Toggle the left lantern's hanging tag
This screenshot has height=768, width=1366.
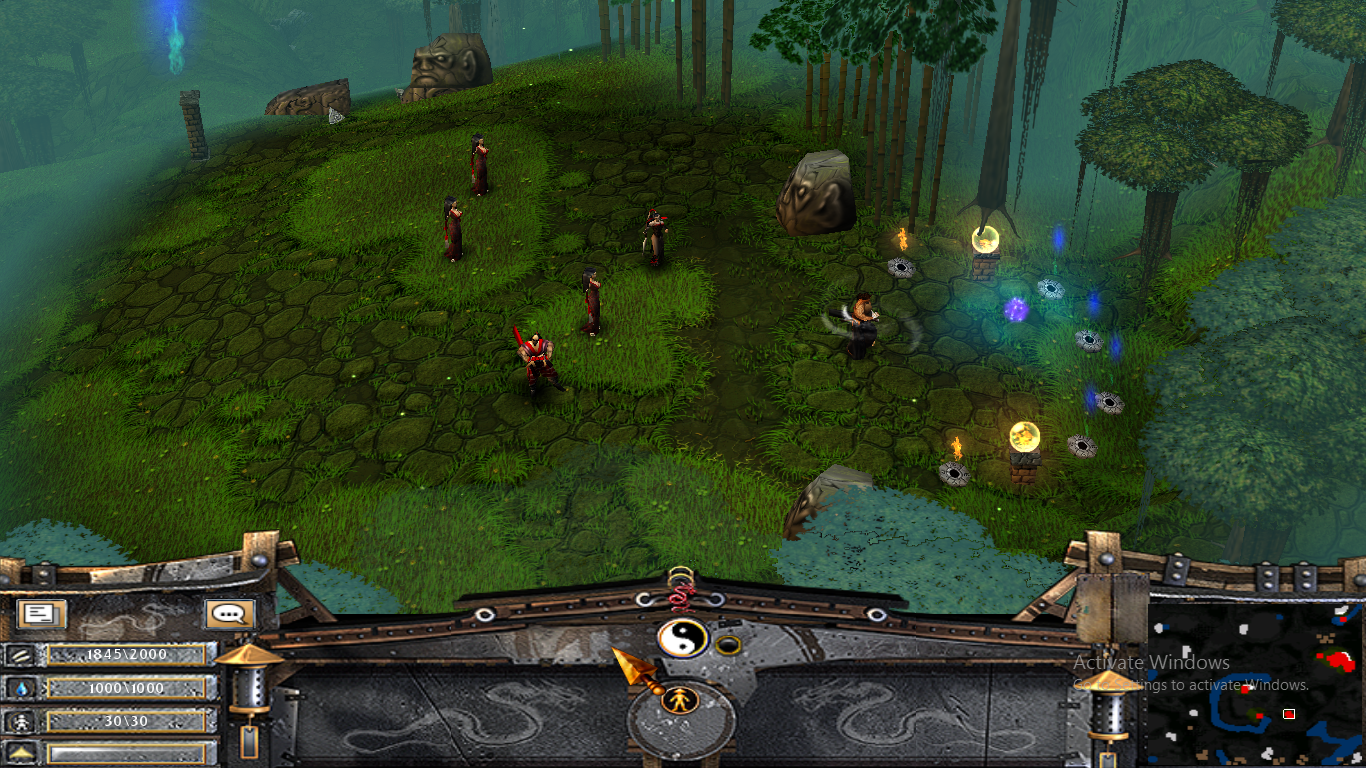point(249,741)
